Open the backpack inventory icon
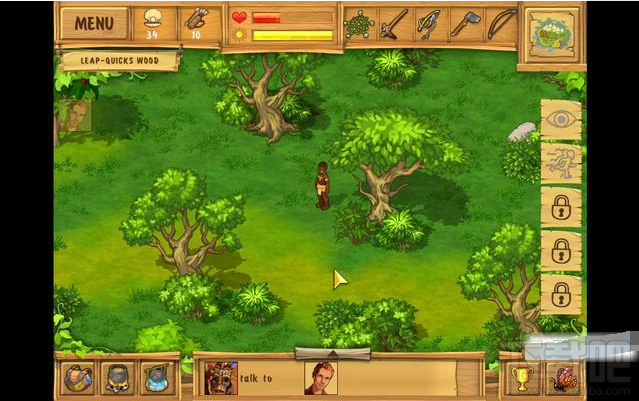Screen dimensions: 639x401 [77, 377]
